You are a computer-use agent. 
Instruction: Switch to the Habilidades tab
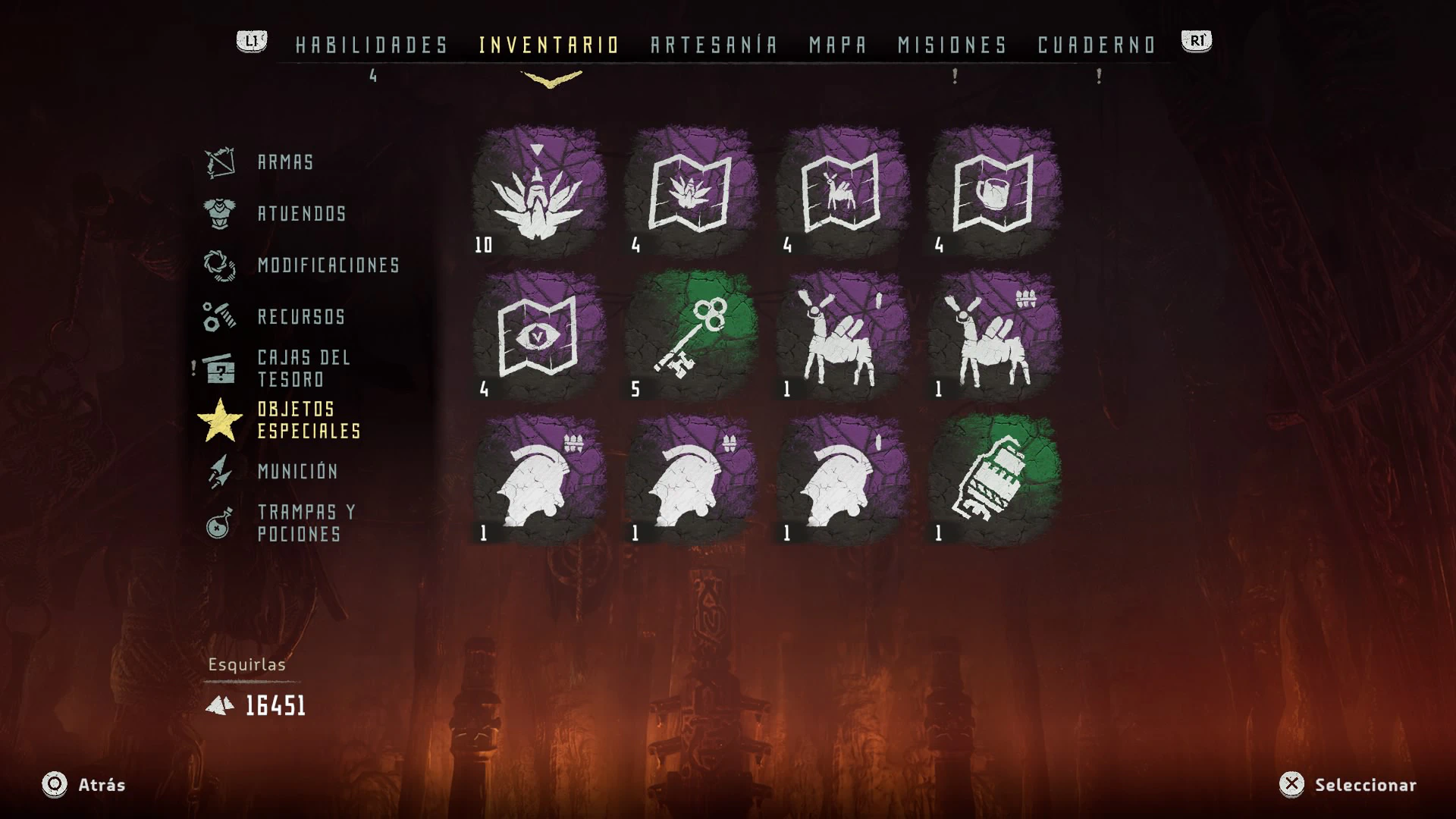click(x=372, y=45)
